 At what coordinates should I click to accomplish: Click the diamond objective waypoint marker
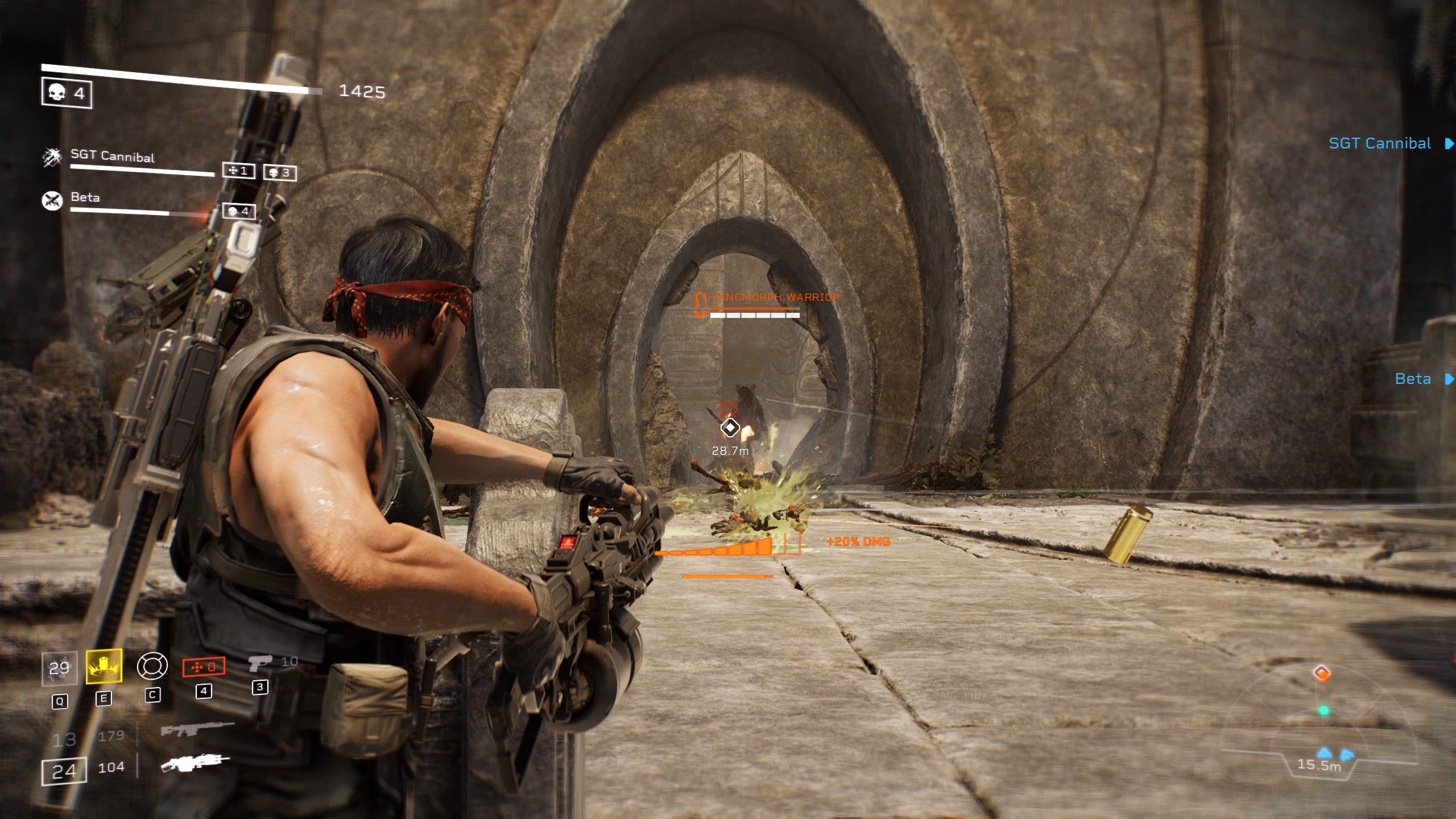pyautogui.click(x=730, y=428)
